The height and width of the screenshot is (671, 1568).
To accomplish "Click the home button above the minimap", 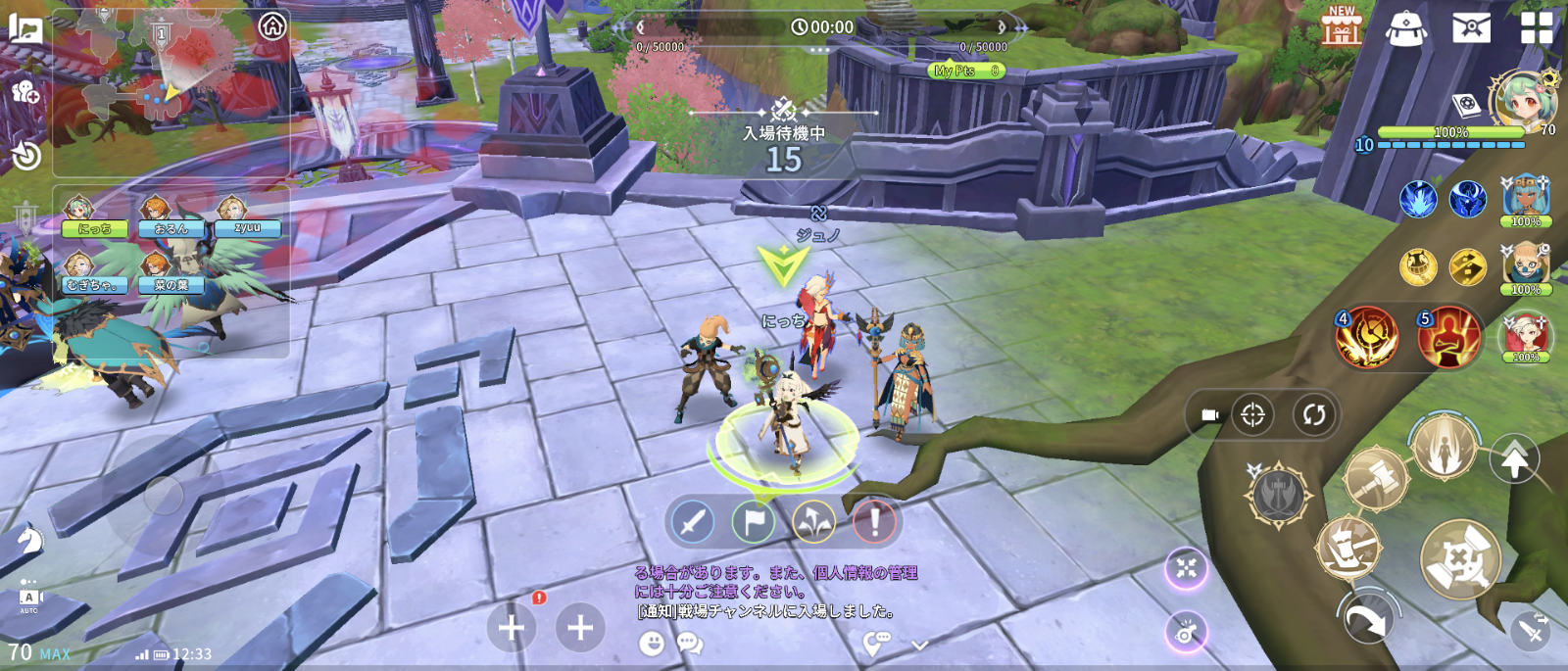I will (272, 26).
